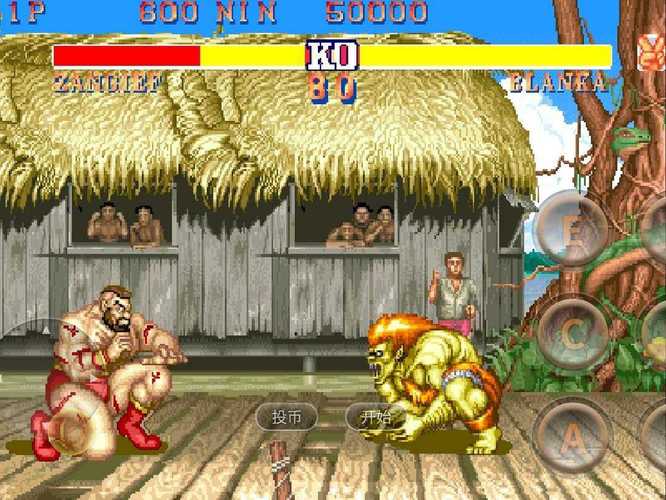This screenshot has width=666, height=500.
Task: Activate the round A attack button
Action: pos(572,435)
